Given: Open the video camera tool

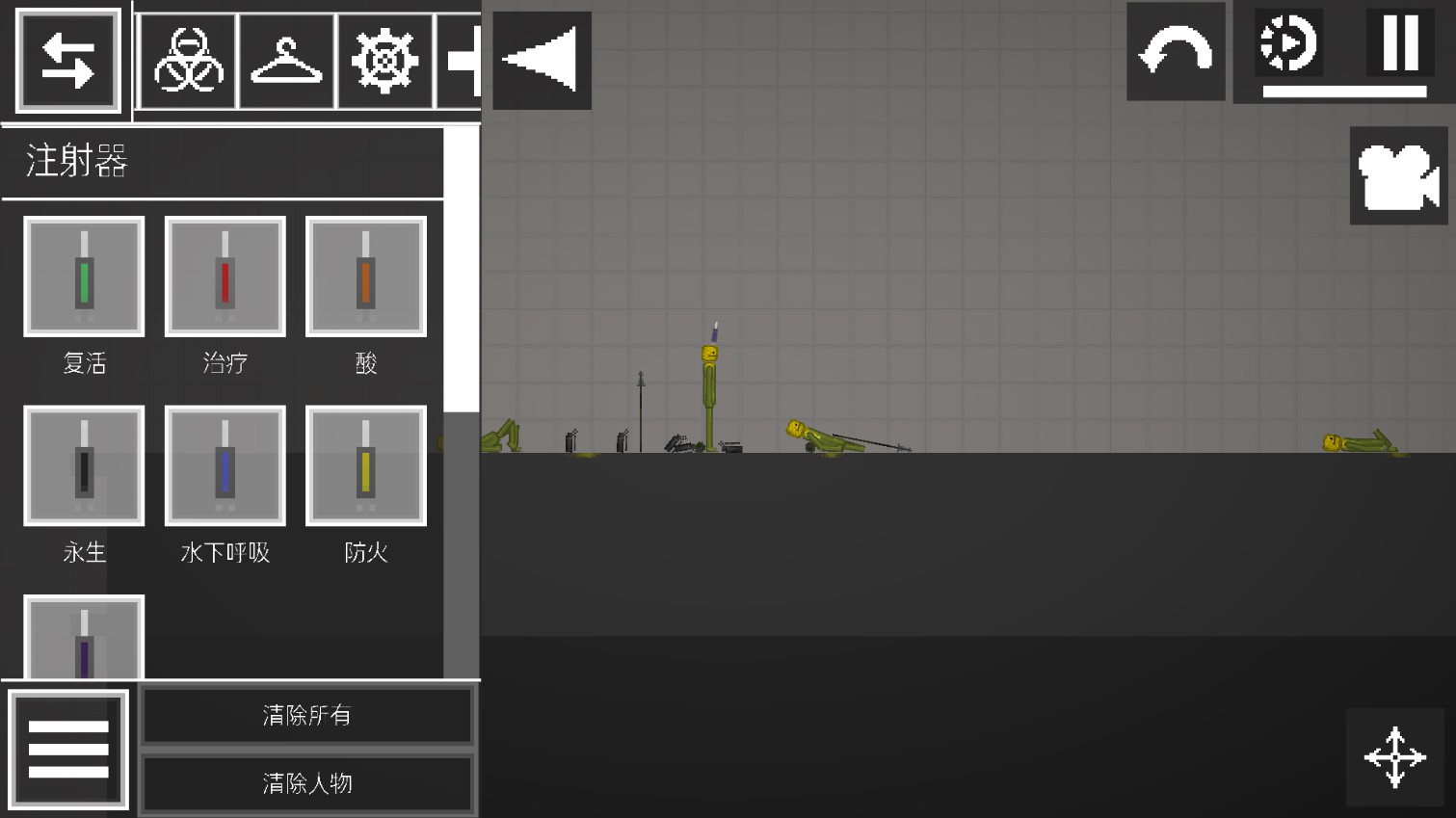Looking at the screenshot, I should (x=1398, y=176).
